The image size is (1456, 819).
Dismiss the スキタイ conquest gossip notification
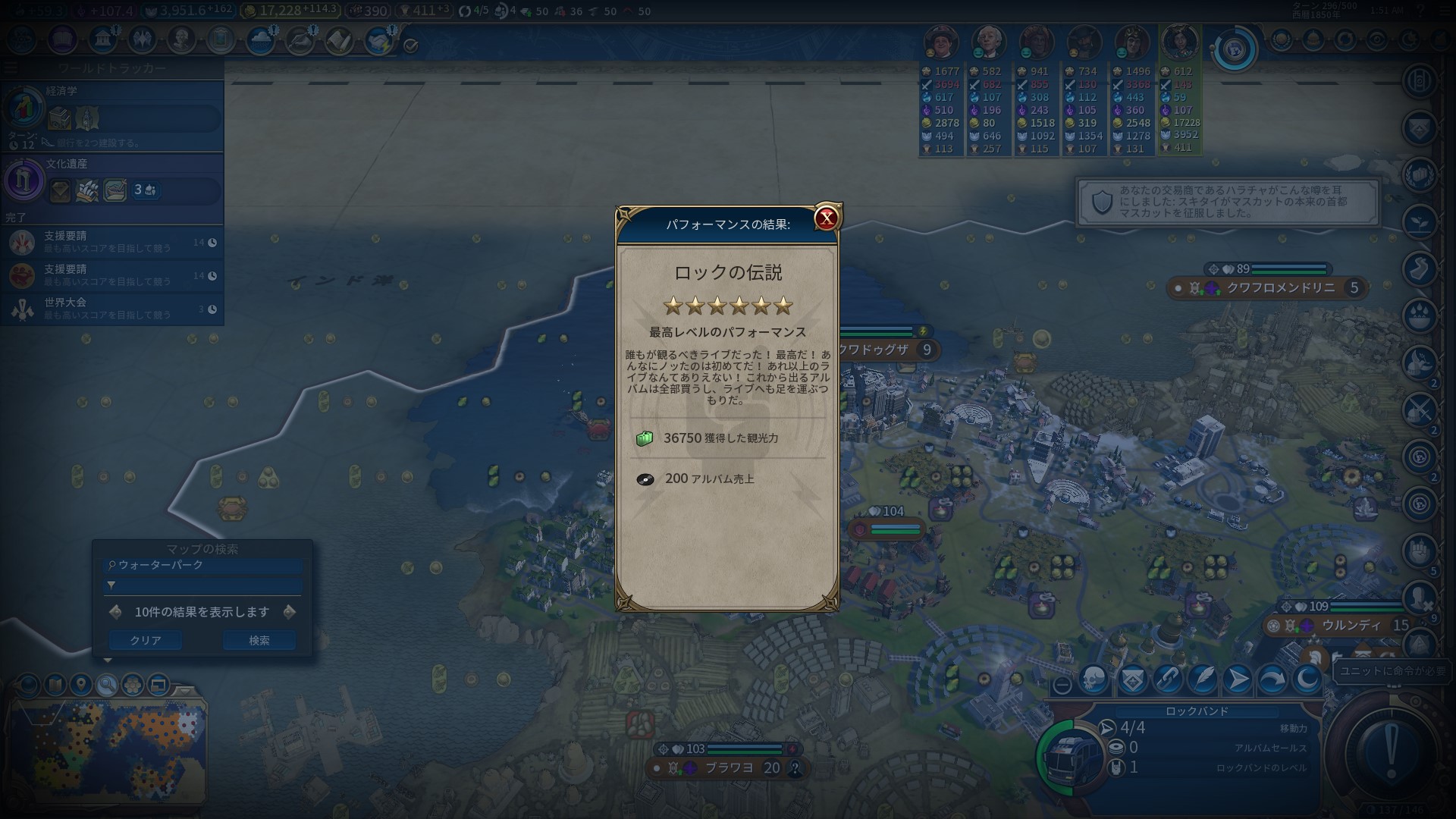[1227, 202]
